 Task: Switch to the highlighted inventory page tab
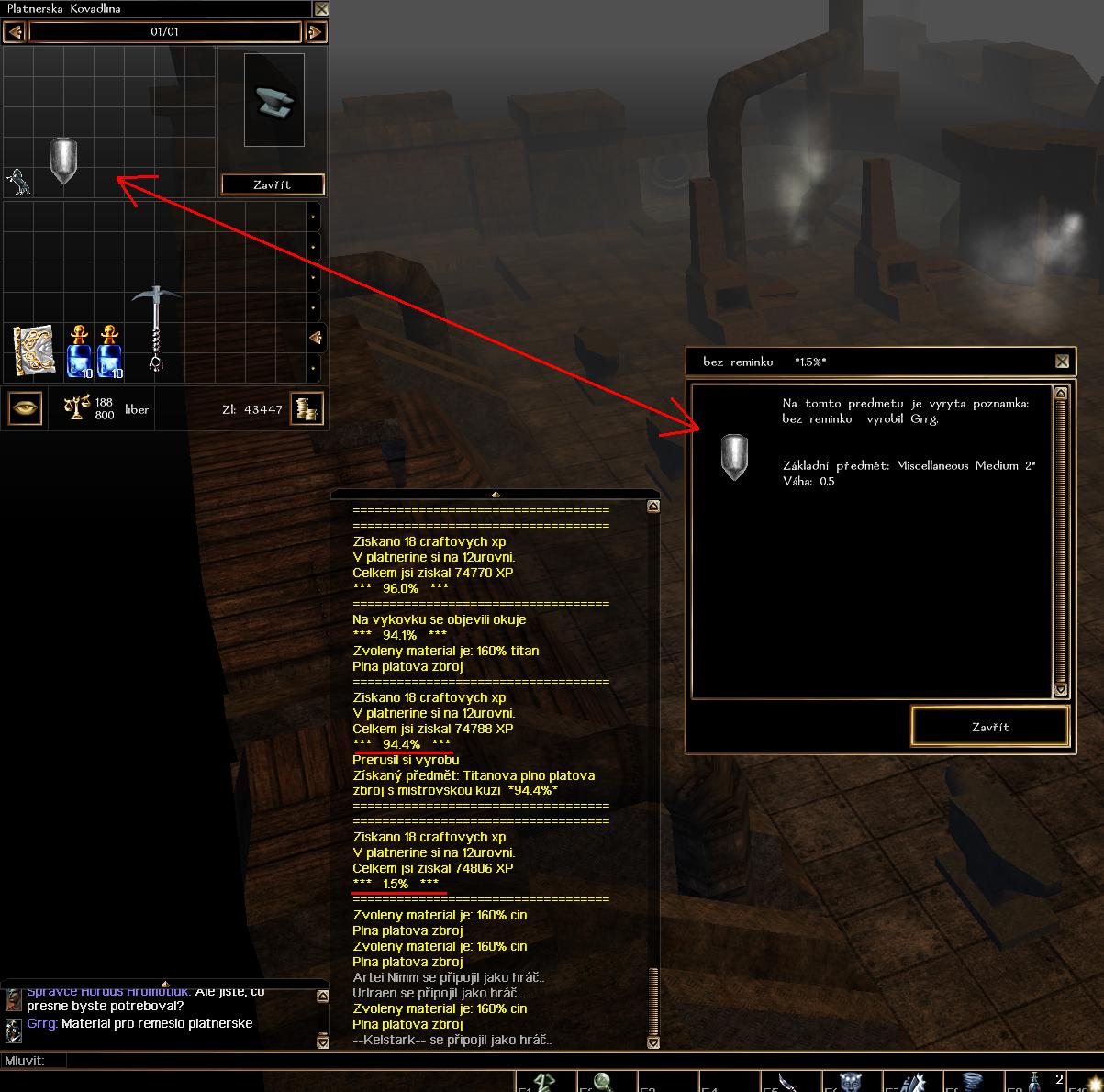[315, 338]
